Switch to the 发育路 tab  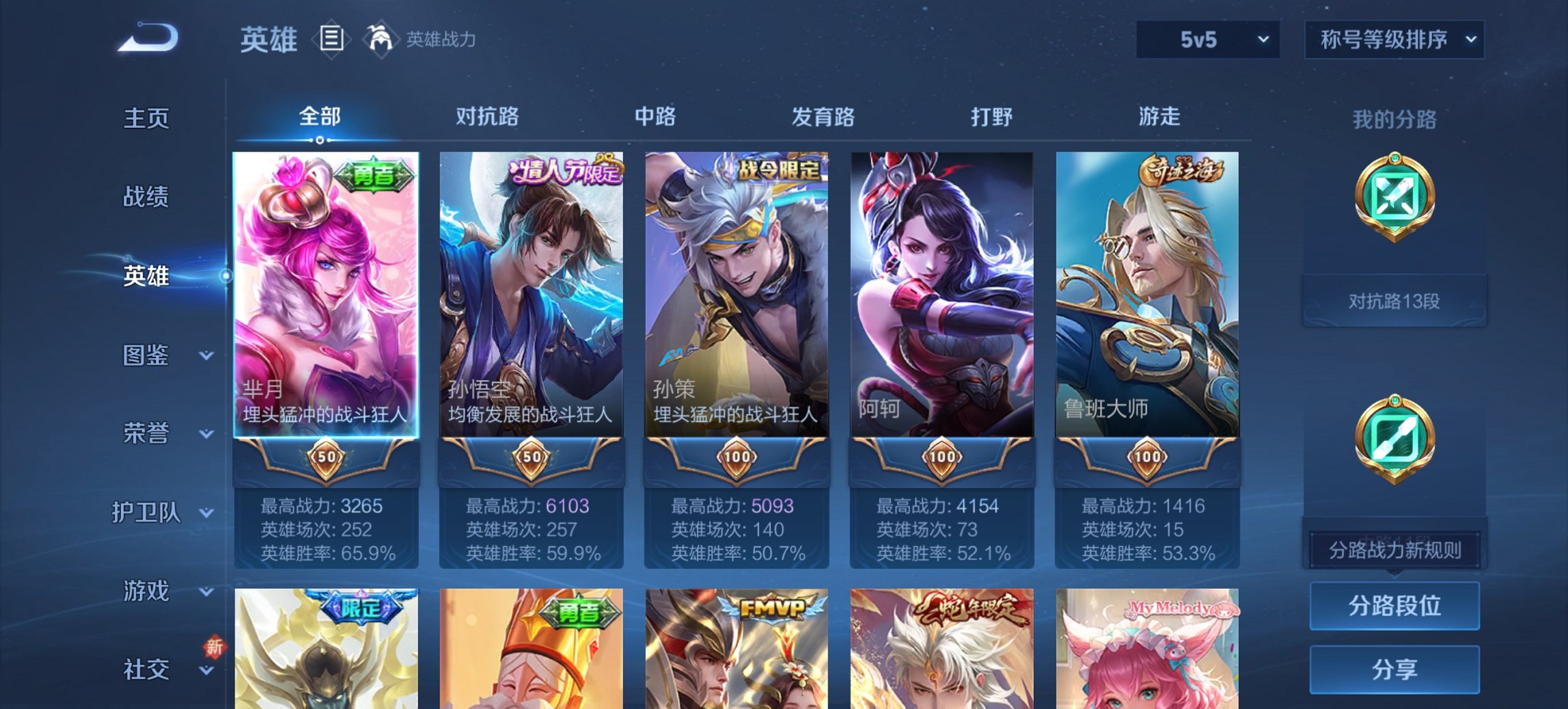click(x=823, y=117)
